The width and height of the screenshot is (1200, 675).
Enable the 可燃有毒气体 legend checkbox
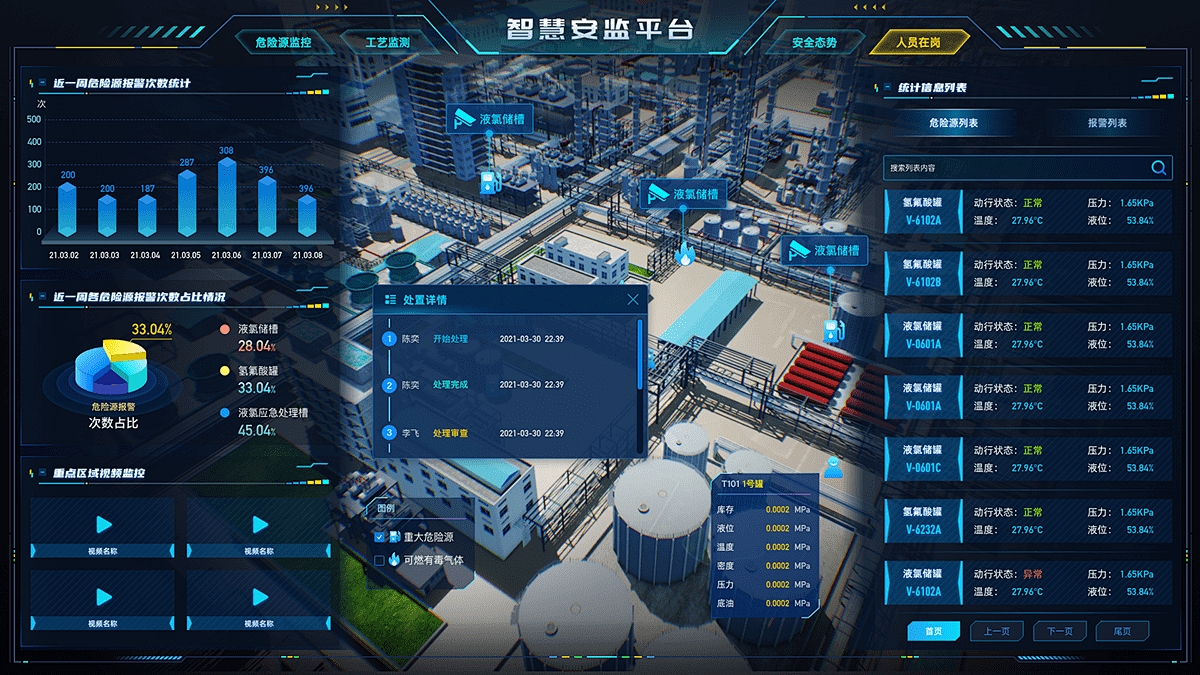point(380,560)
